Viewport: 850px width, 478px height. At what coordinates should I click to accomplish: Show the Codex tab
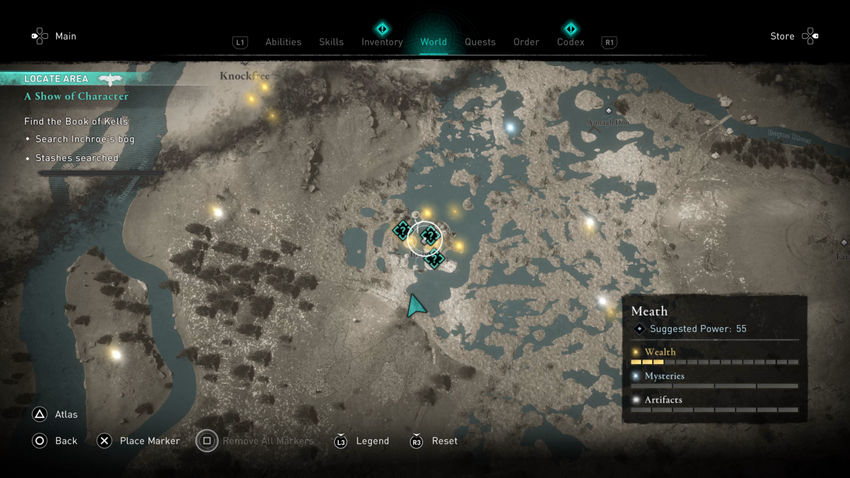point(570,42)
